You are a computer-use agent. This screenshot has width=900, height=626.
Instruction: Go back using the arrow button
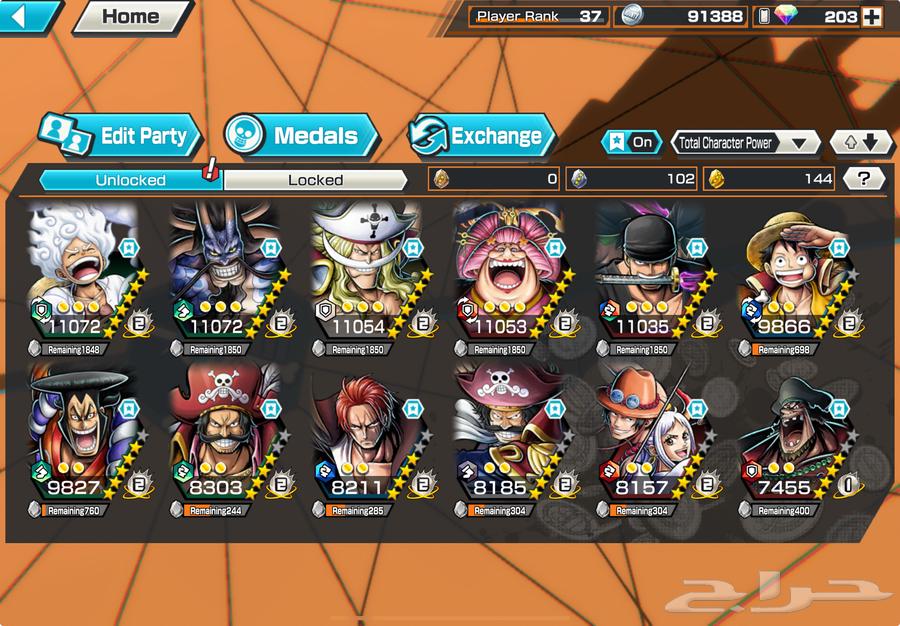(x=28, y=15)
